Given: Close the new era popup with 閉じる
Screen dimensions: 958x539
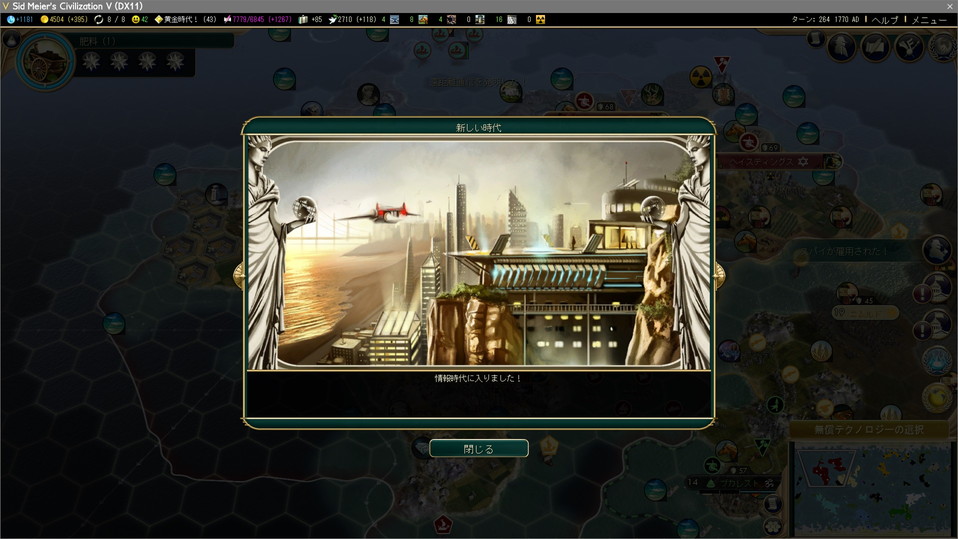Looking at the screenshot, I should [479, 449].
